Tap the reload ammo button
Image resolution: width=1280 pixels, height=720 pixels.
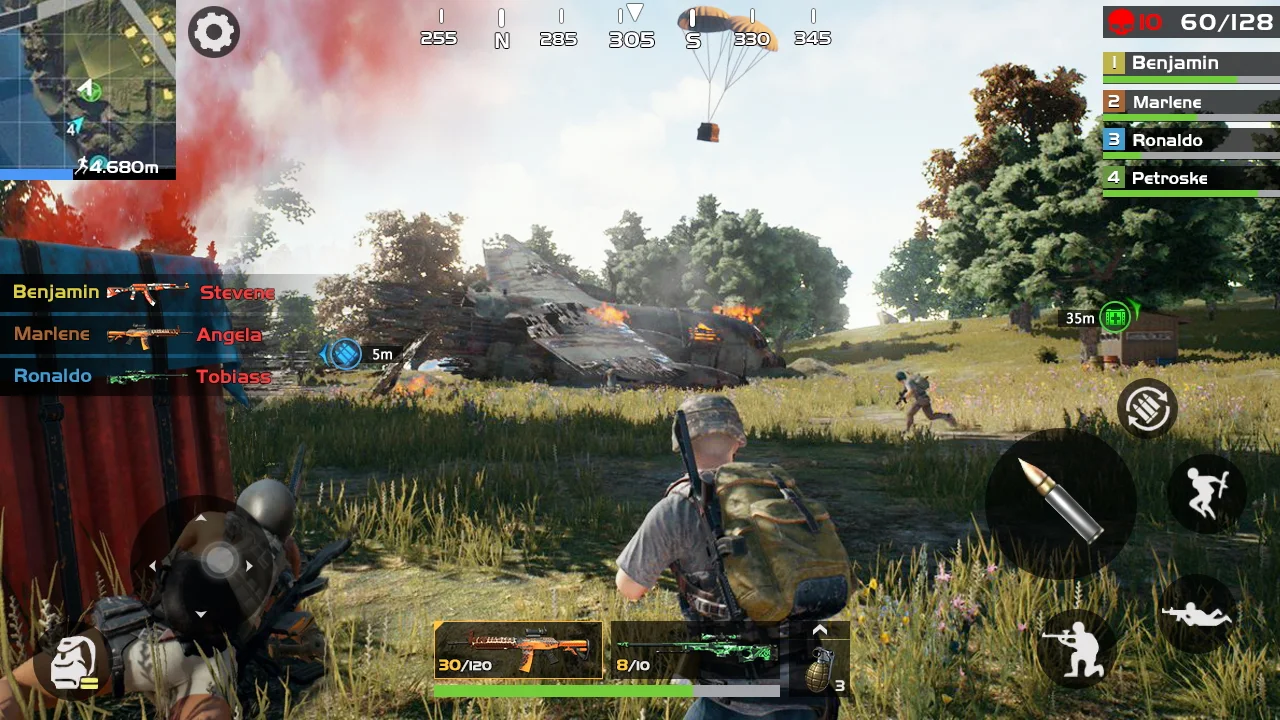1147,408
